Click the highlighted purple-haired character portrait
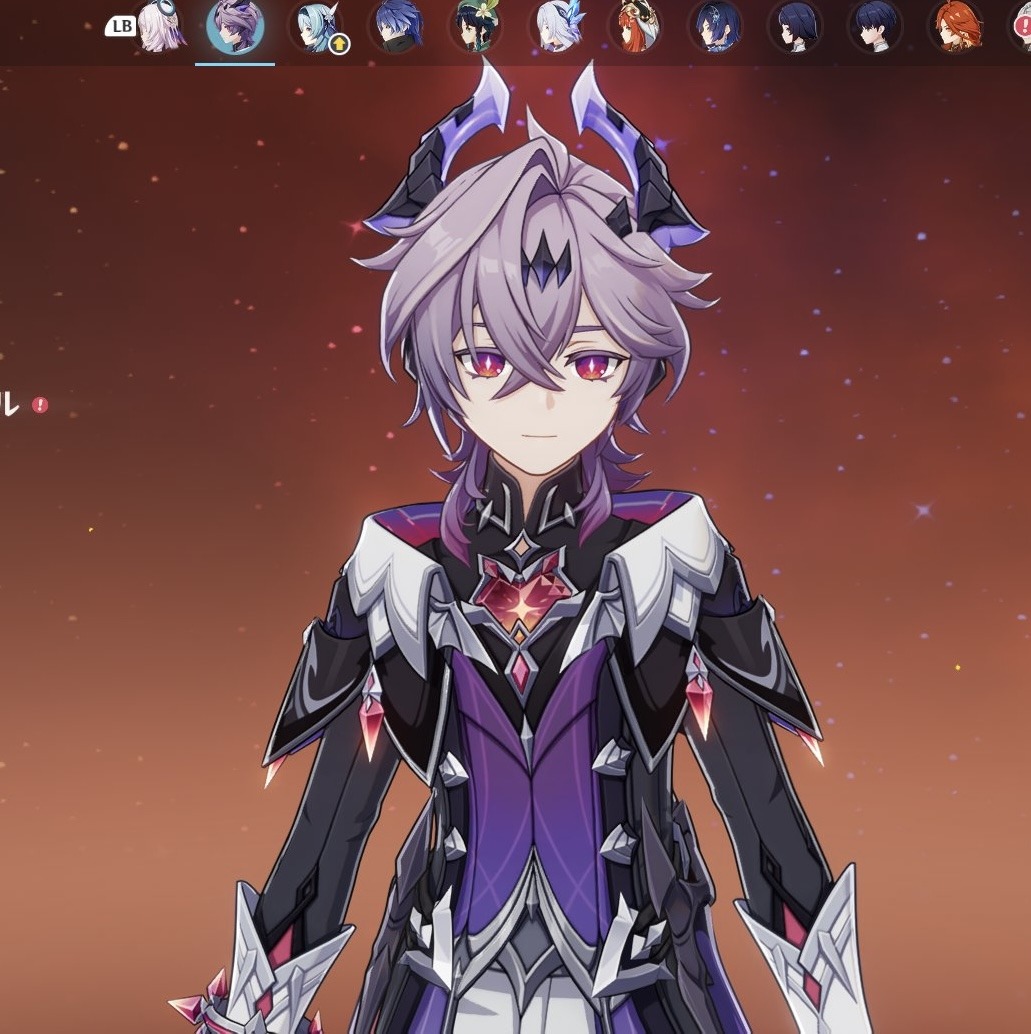This screenshot has width=1031, height=1034. pyautogui.click(x=235, y=27)
